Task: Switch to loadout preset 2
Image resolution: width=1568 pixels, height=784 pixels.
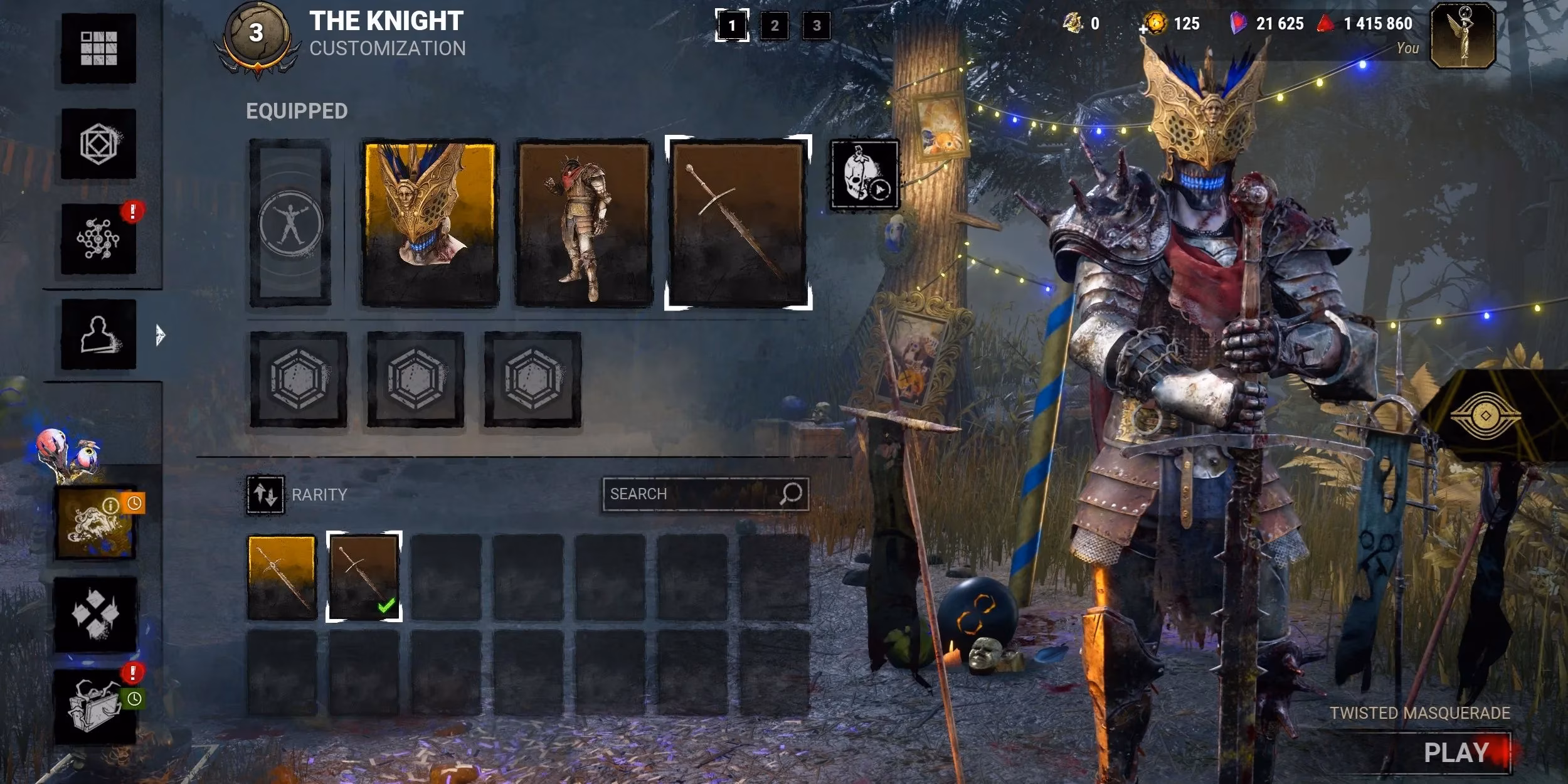Action: coord(775,26)
